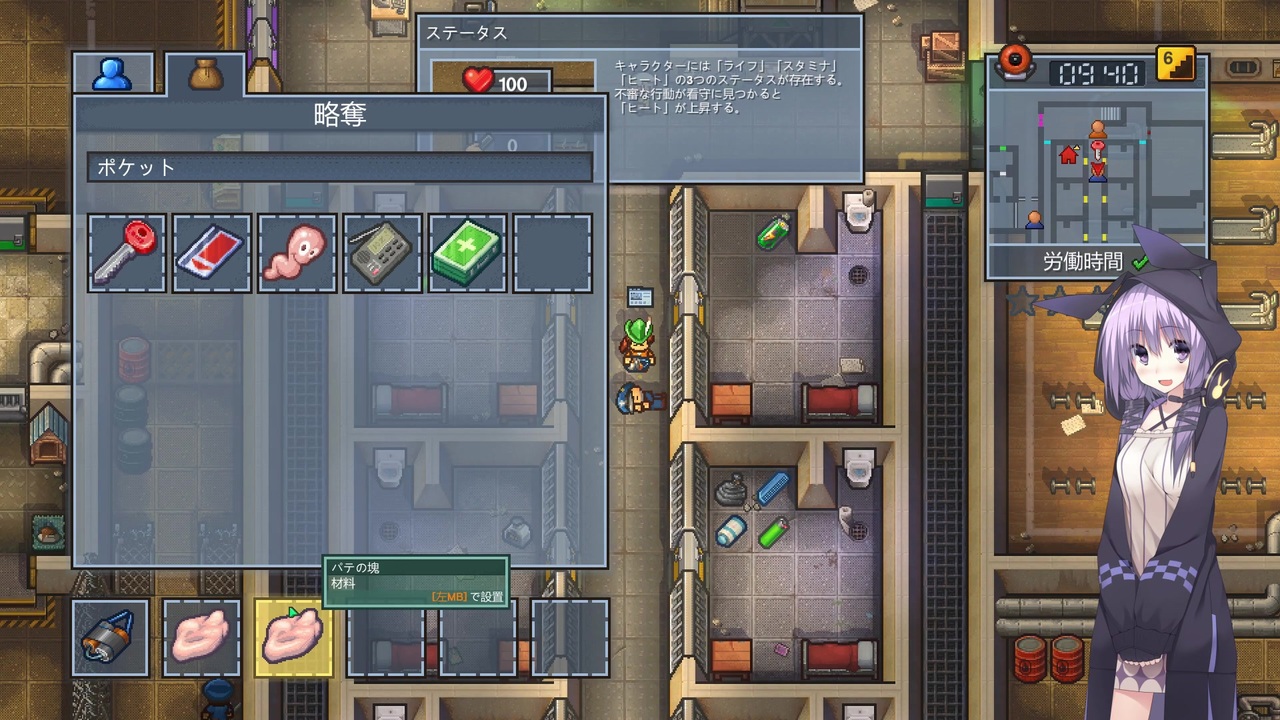Select the battery item in the bottom-left slot
This screenshot has height=720, width=1280.
coord(110,637)
